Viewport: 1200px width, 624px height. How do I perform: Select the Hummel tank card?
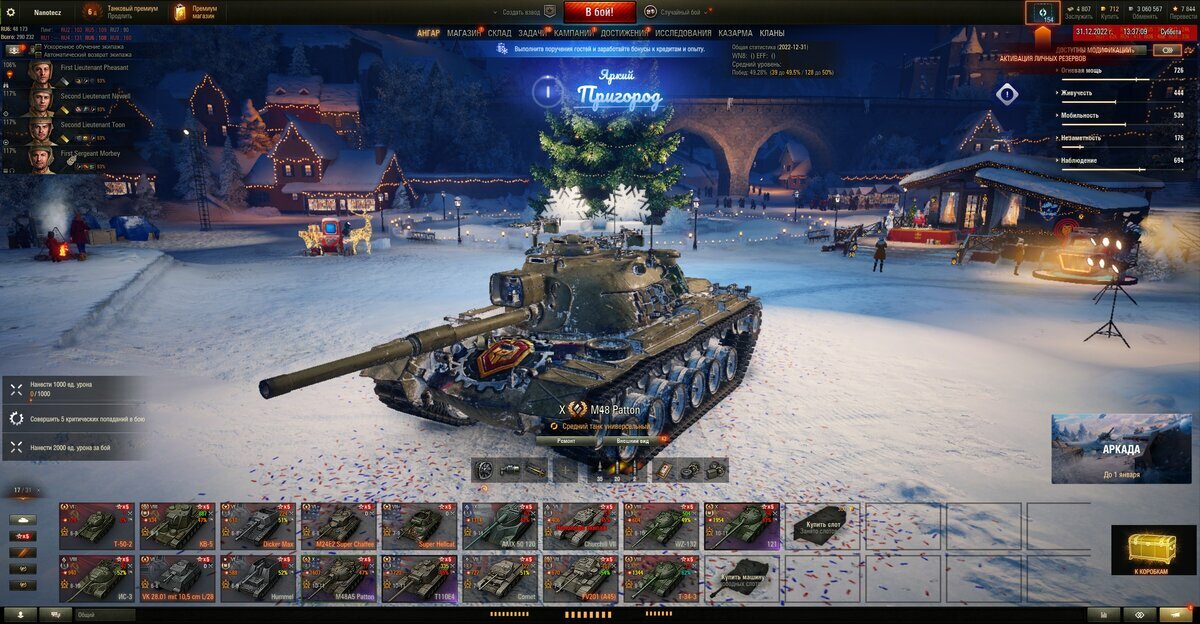coord(257,578)
